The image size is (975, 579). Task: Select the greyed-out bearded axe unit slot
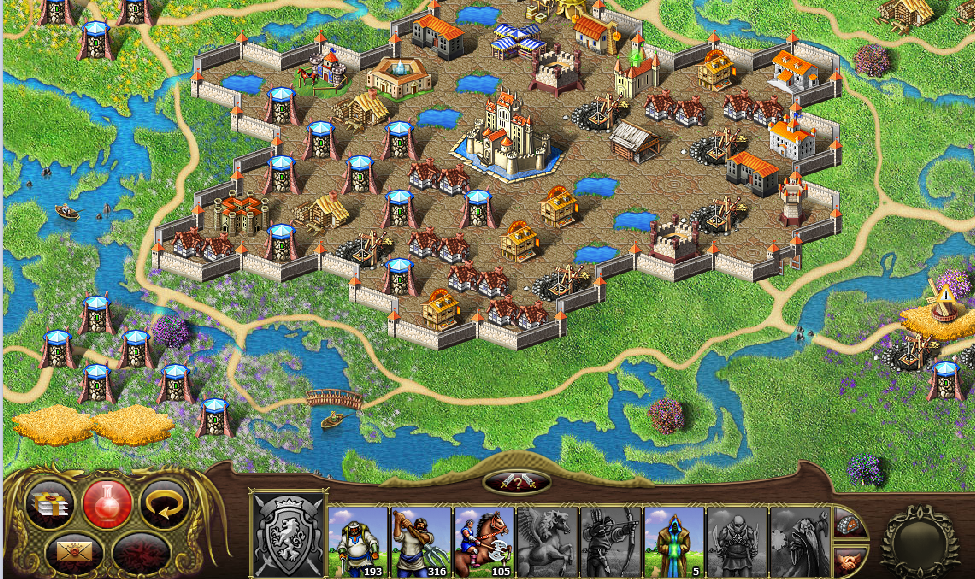[x=800, y=542]
